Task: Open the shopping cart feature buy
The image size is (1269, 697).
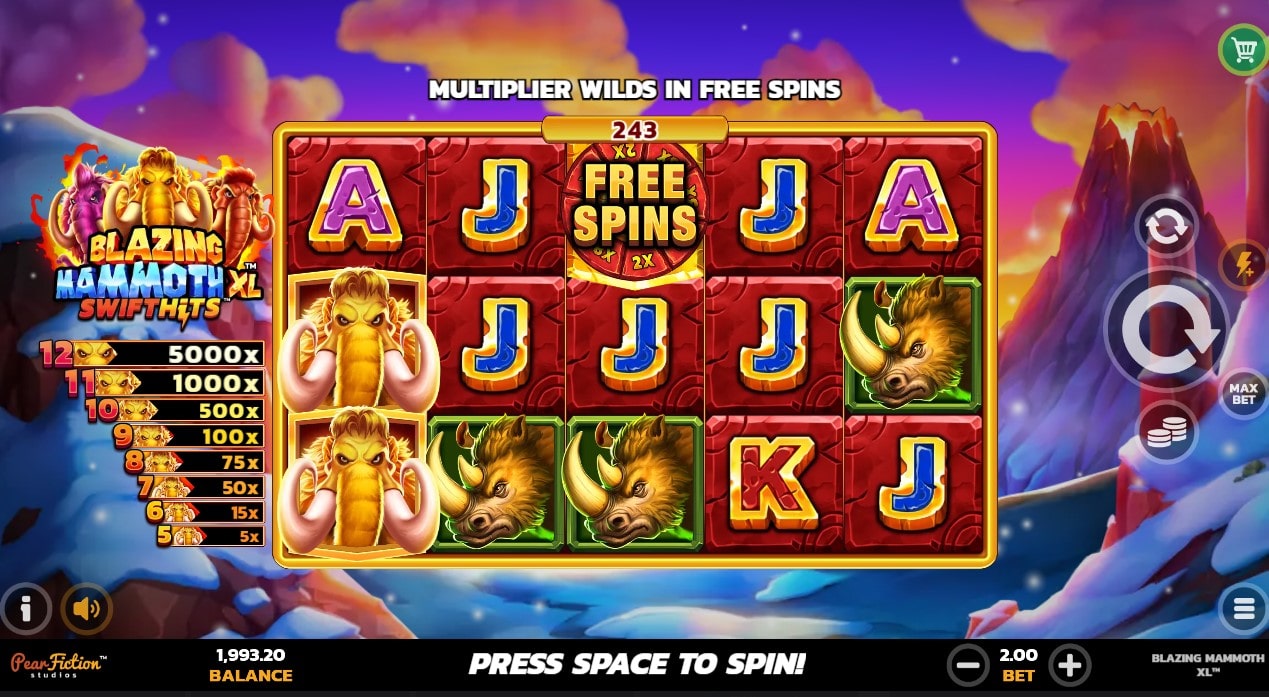Action: pyautogui.click(x=1243, y=50)
